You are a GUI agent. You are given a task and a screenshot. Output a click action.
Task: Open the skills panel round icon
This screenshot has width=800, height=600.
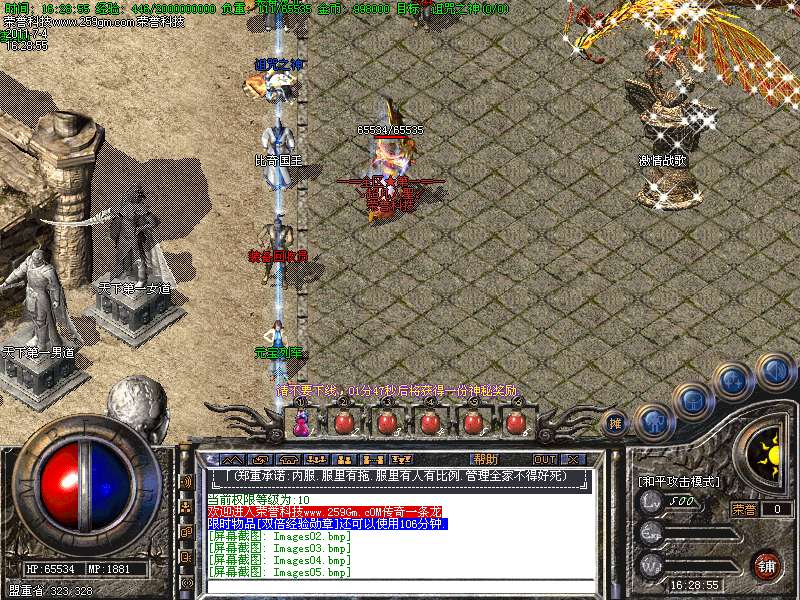(x=734, y=380)
